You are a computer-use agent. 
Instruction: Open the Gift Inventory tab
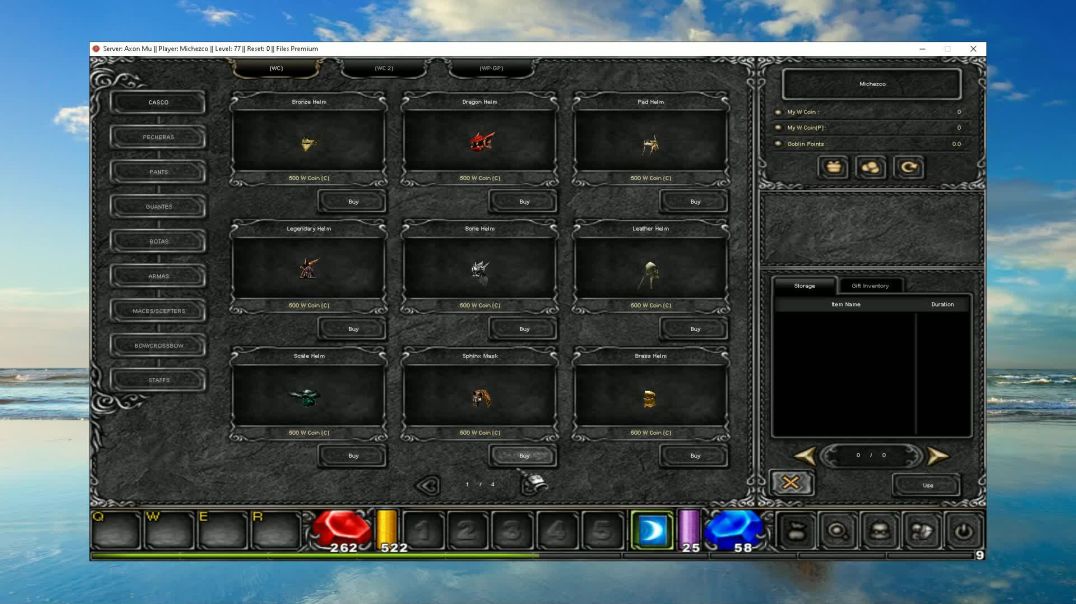(869, 286)
